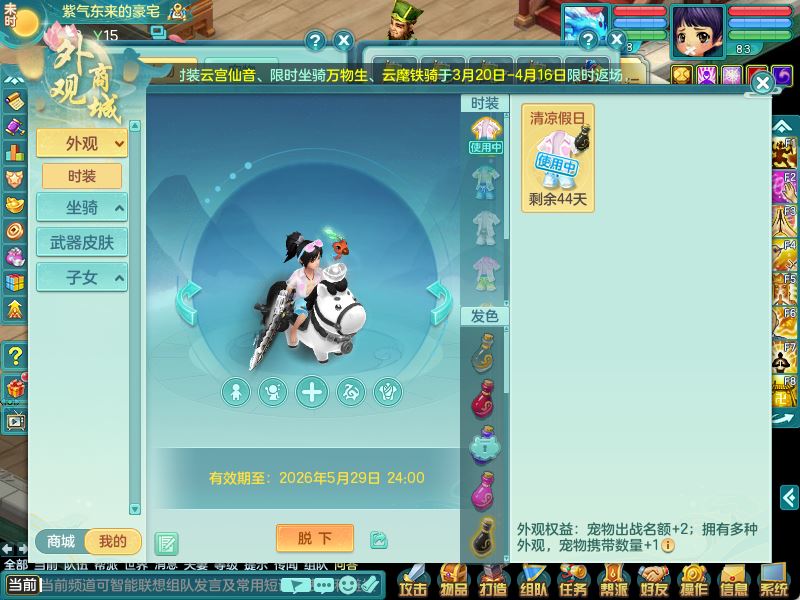Pick the black hair dye bottle
Viewport: 800px width, 600px height.
(x=485, y=538)
